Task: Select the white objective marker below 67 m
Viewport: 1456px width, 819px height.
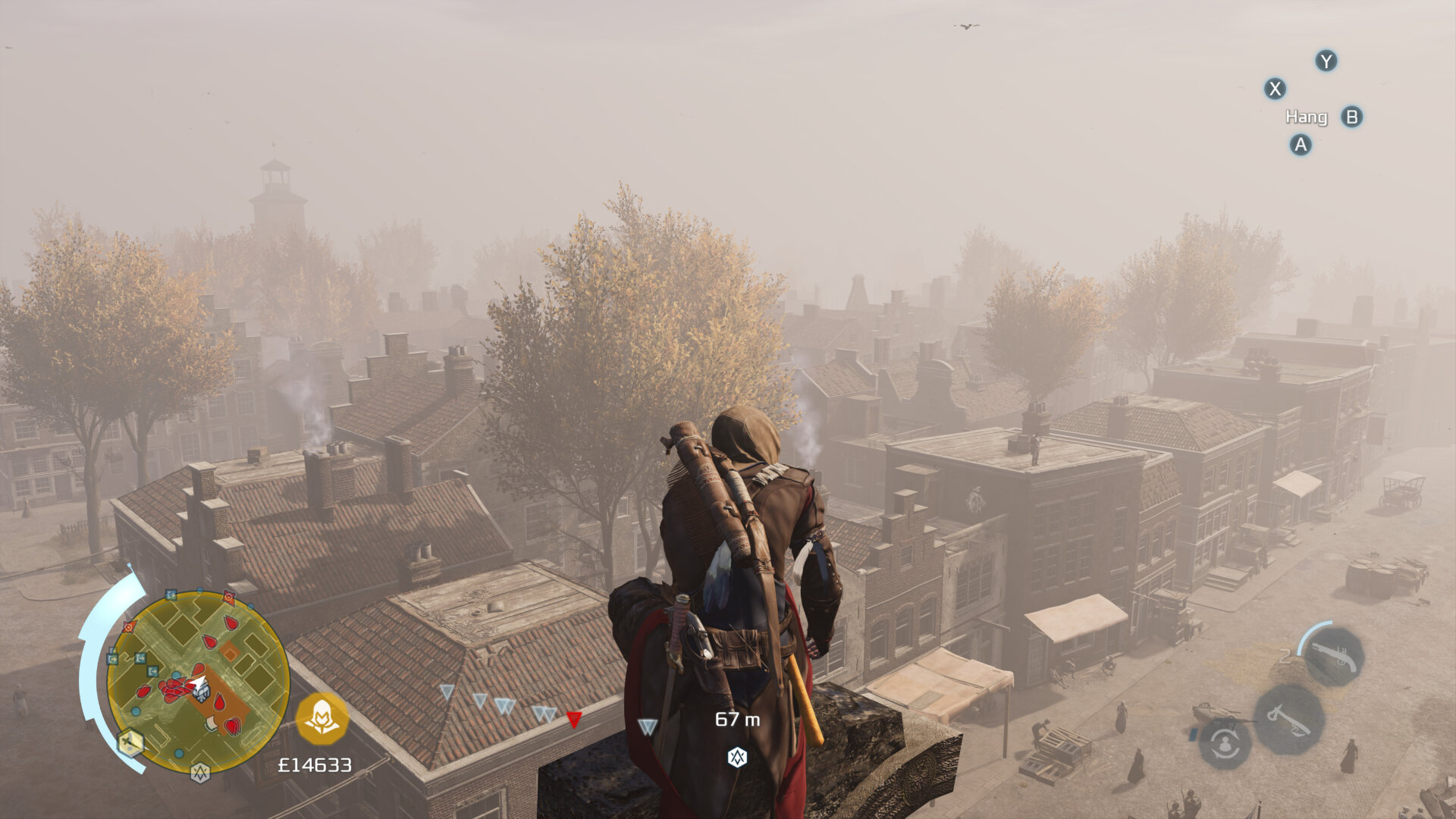Action: coord(737,757)
